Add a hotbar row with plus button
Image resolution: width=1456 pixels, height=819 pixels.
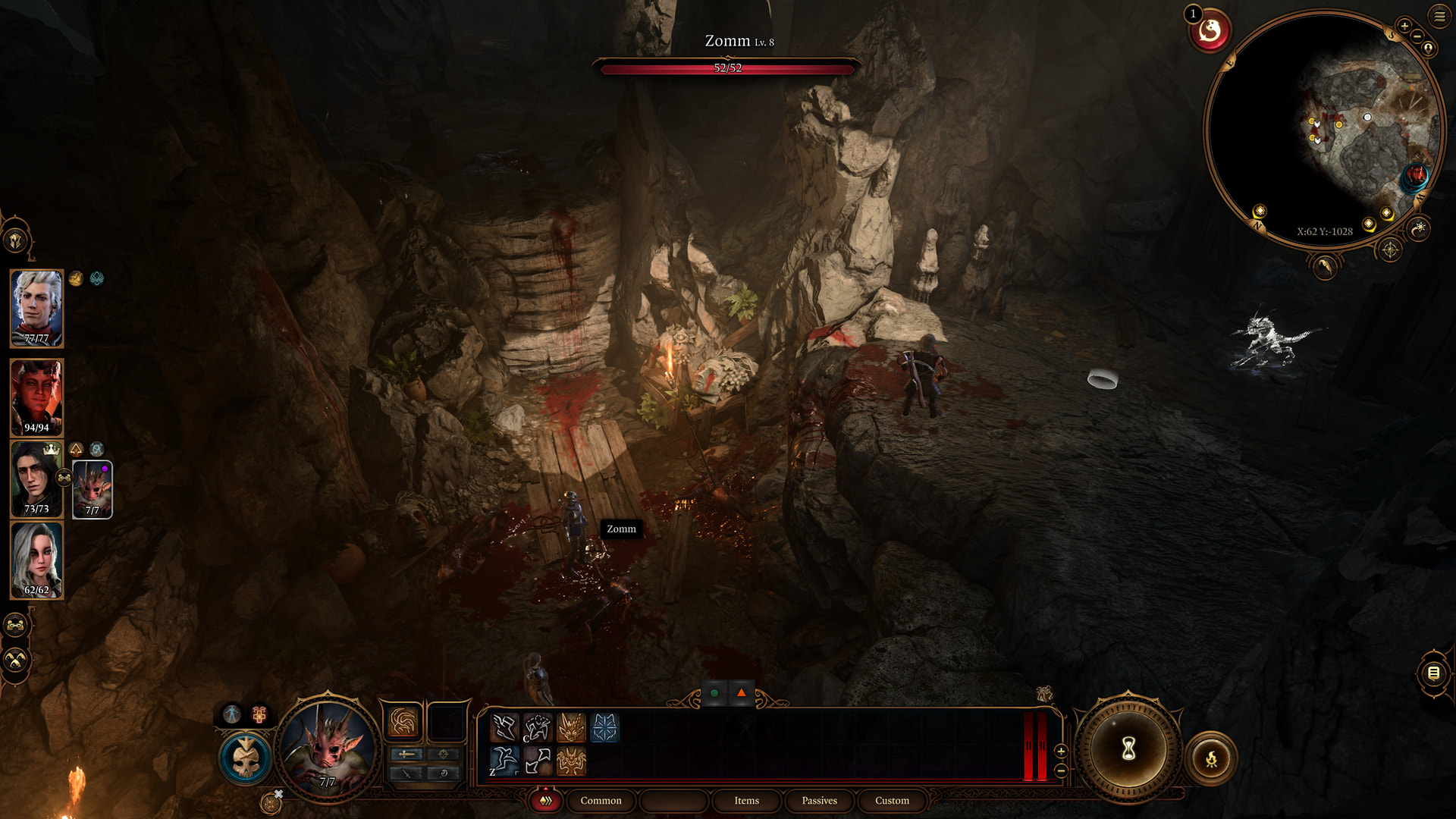click(1061, 751)
